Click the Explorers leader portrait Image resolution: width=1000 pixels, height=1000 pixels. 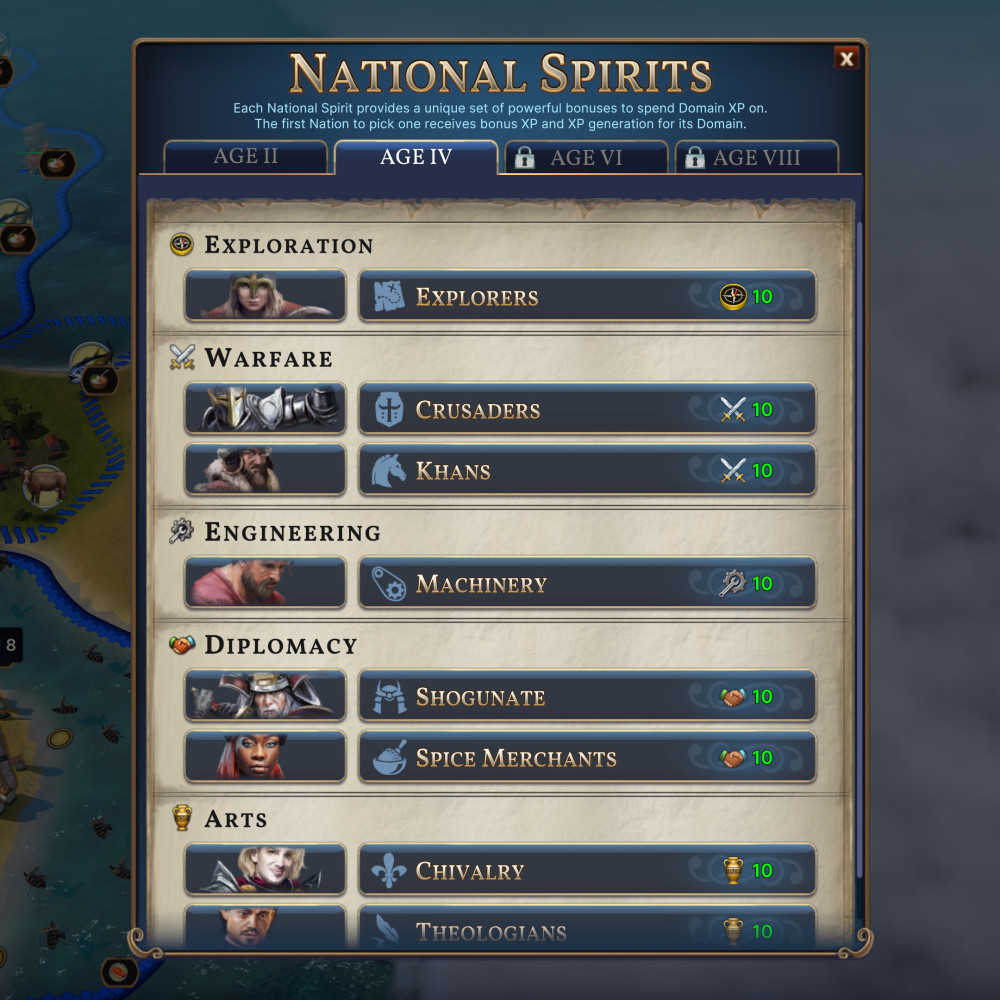tap(265, 297)
